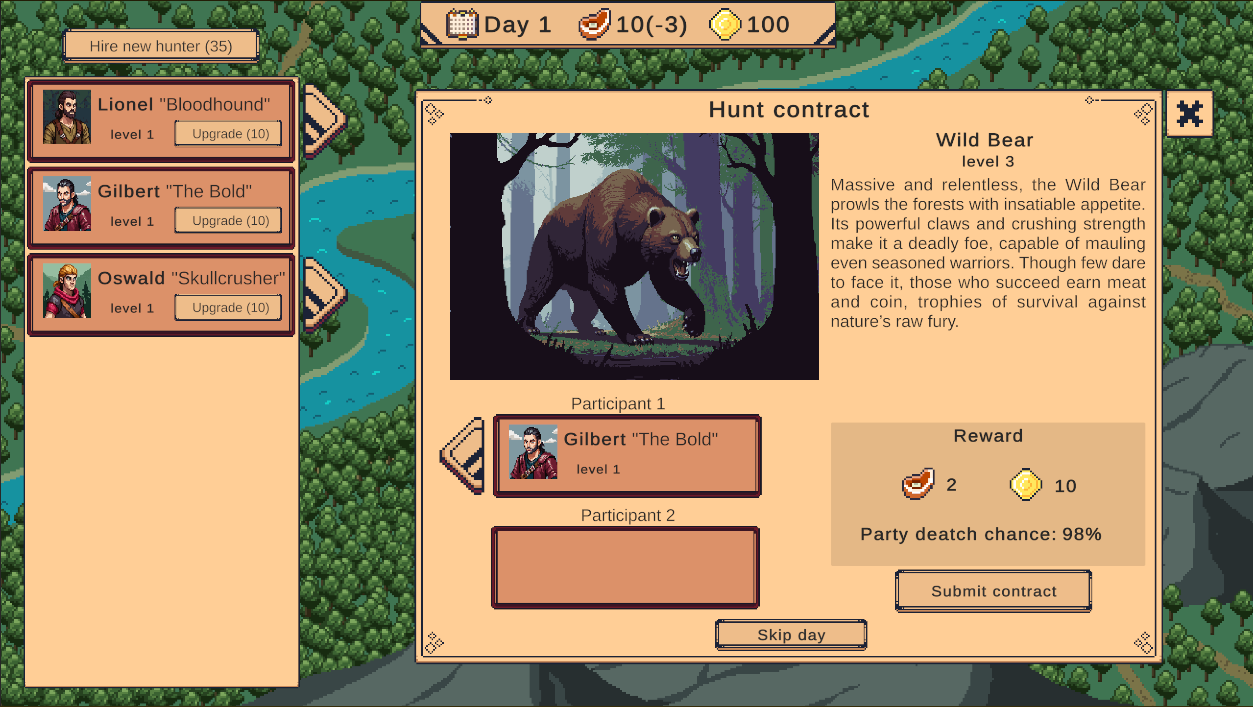Viewport: 1253px width, 707px height.
Task: Assign Lionel using the arrow beside his card
Action: click(323, 121)
